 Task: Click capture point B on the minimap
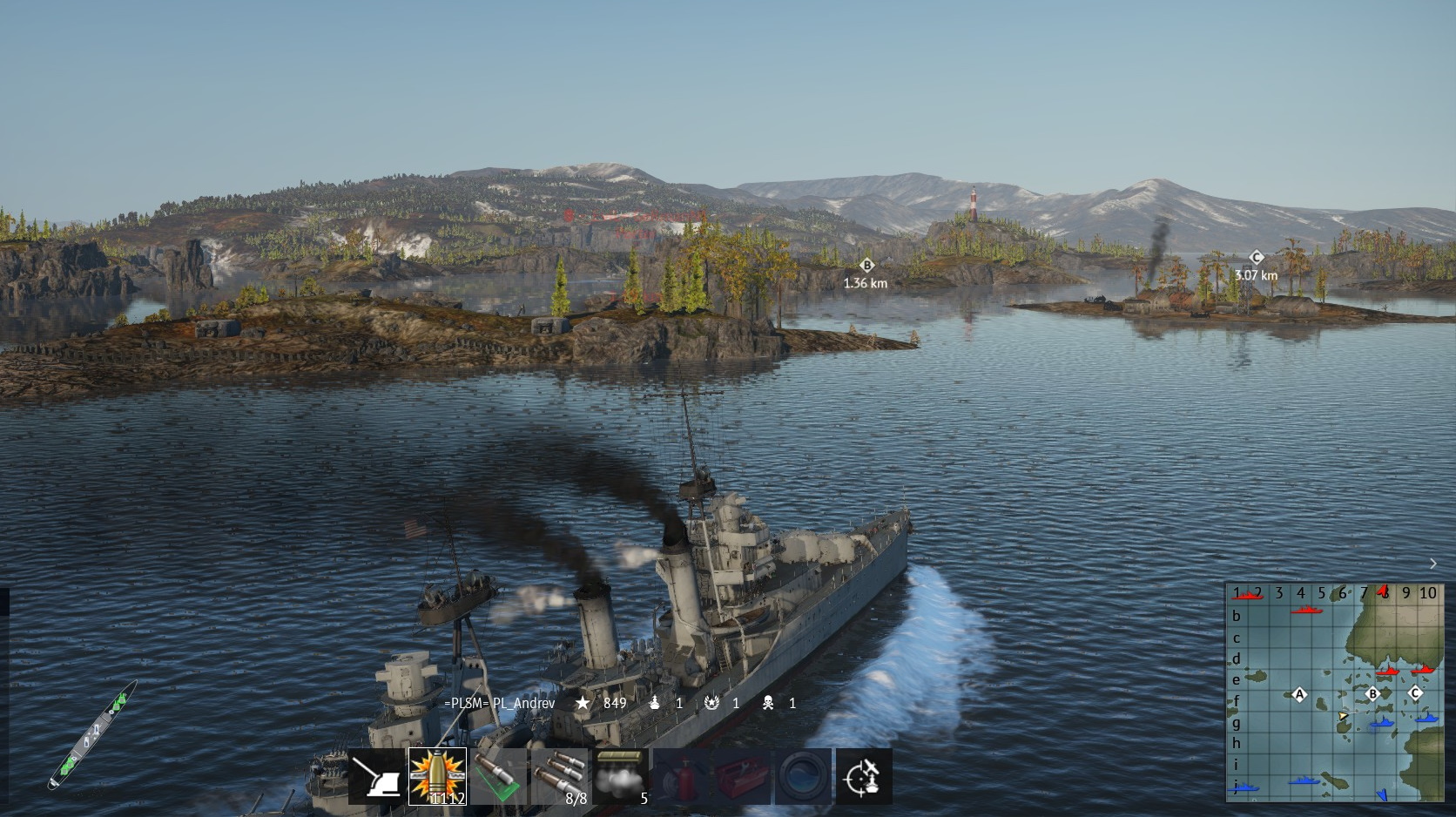tap(1373, 694)
